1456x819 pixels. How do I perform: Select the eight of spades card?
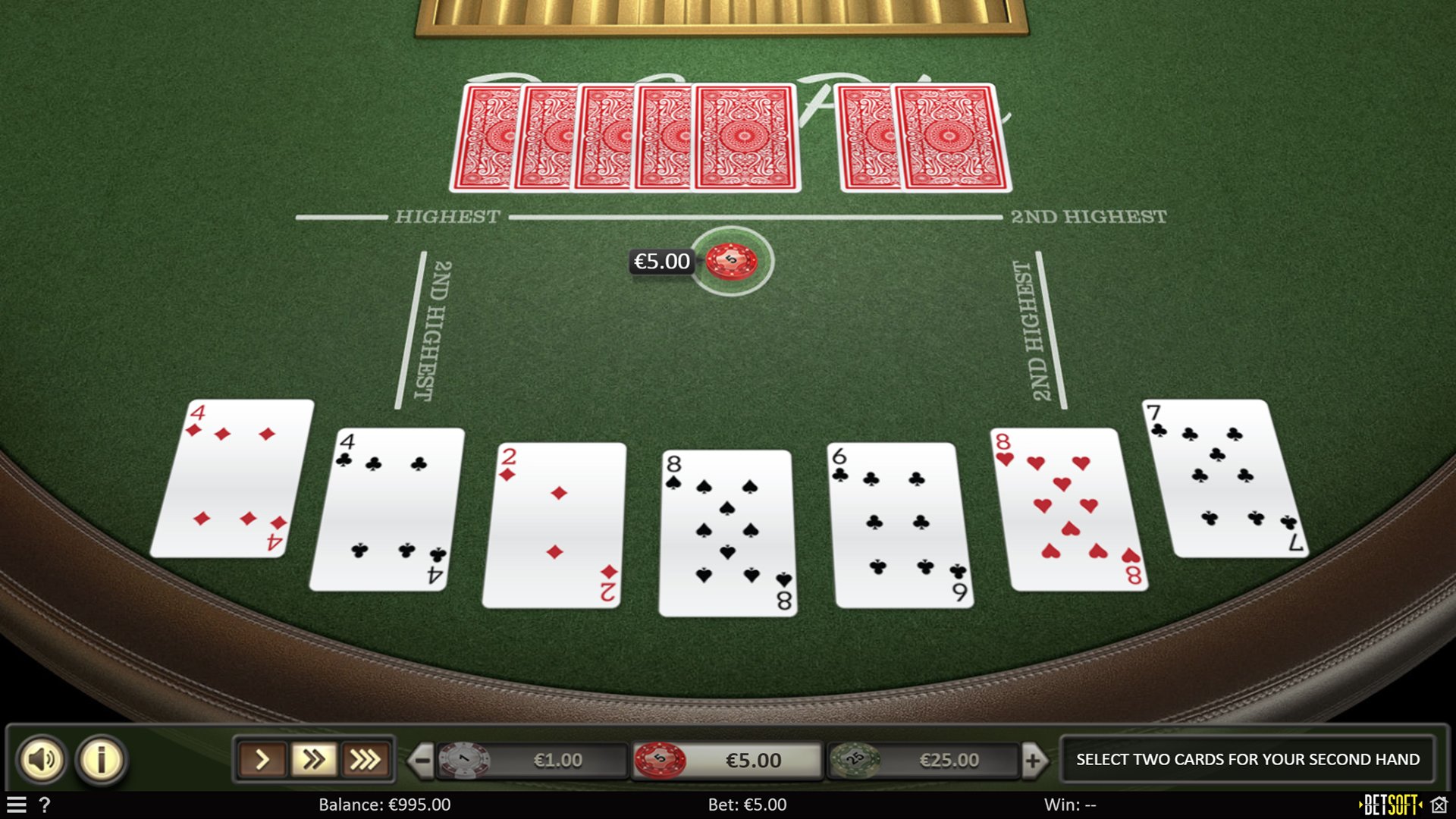coord(727,532)
